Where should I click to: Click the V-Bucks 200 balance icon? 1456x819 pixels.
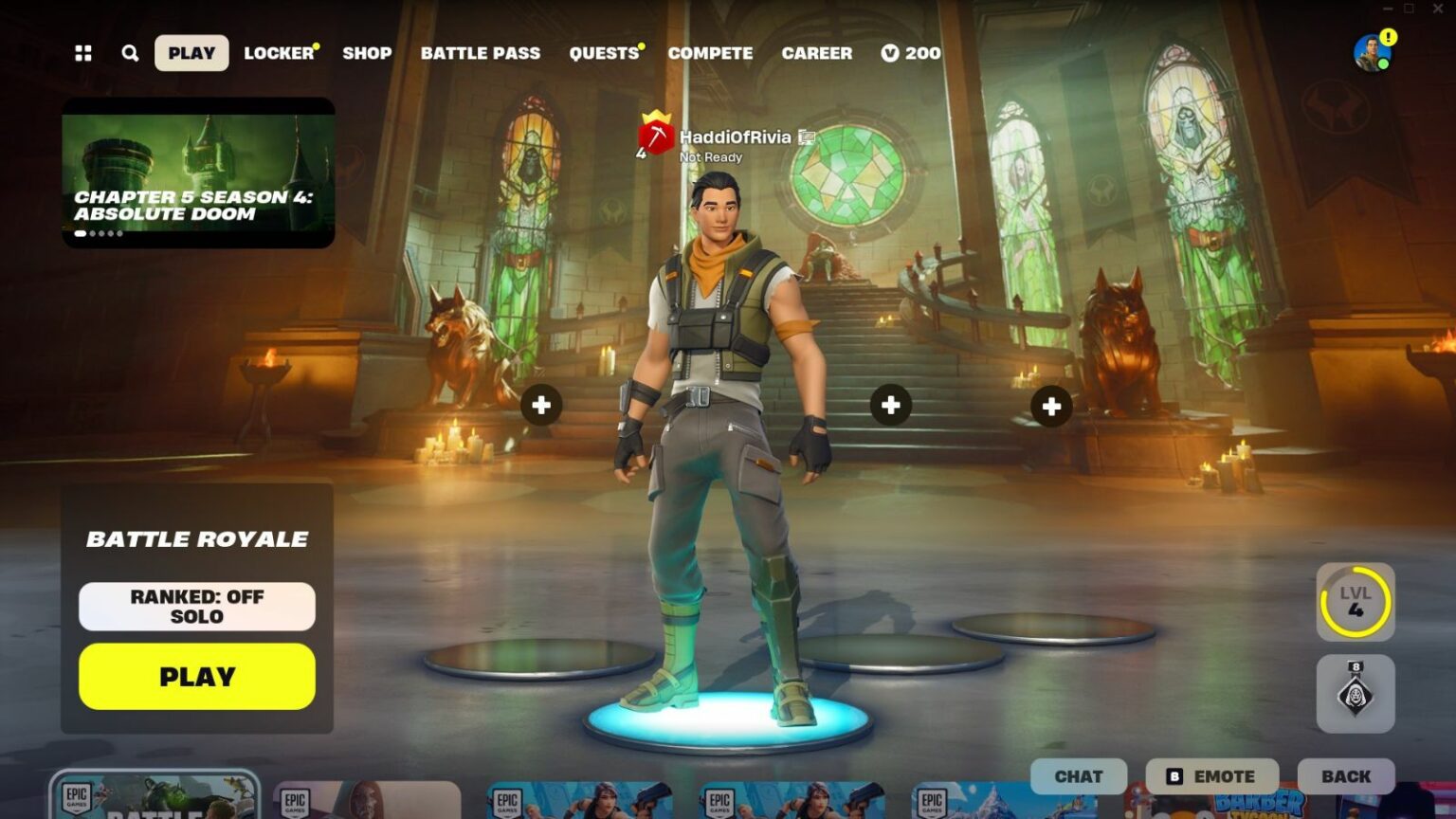889,53
